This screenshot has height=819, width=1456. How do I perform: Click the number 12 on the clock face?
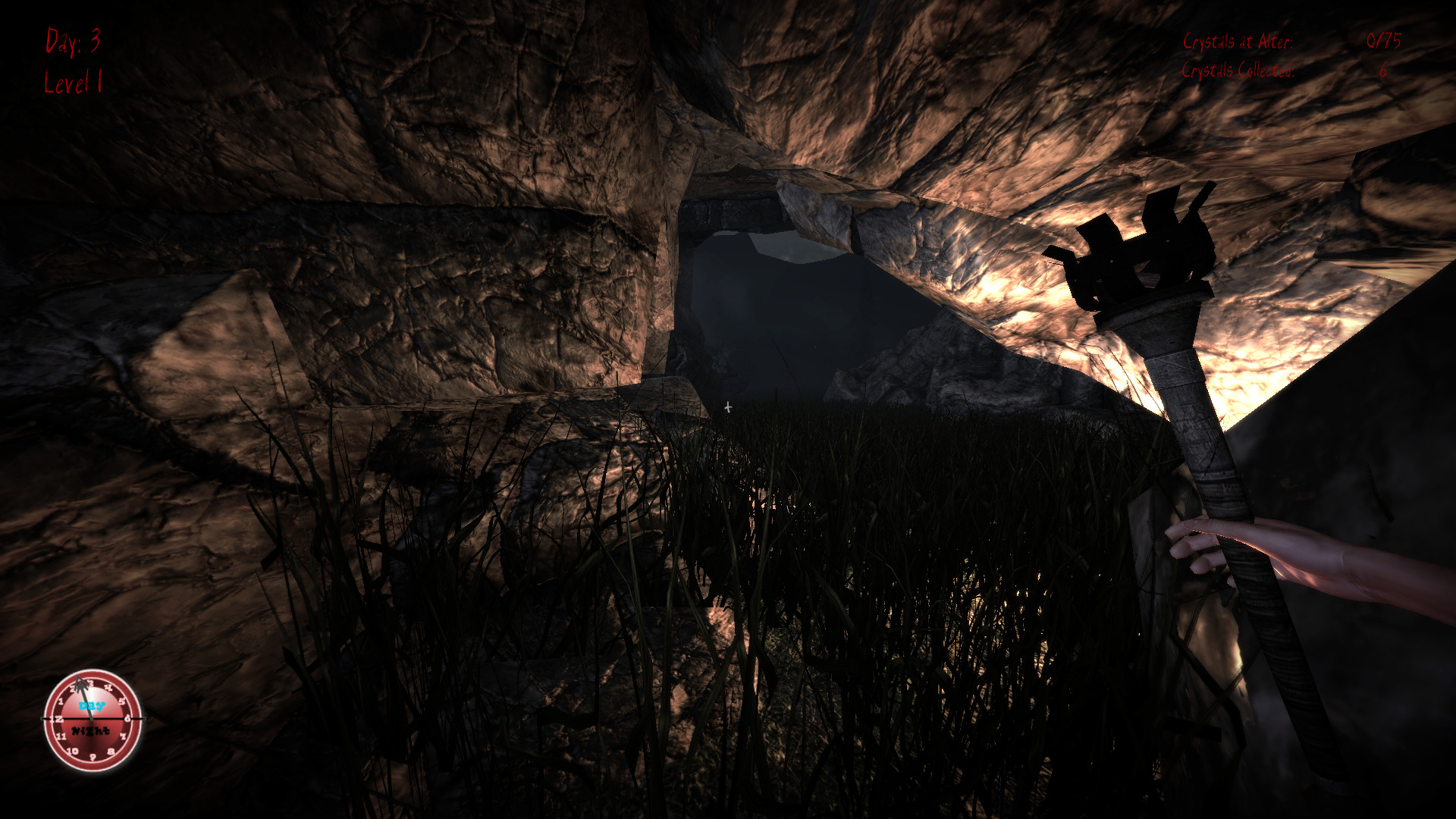[57, 719]
